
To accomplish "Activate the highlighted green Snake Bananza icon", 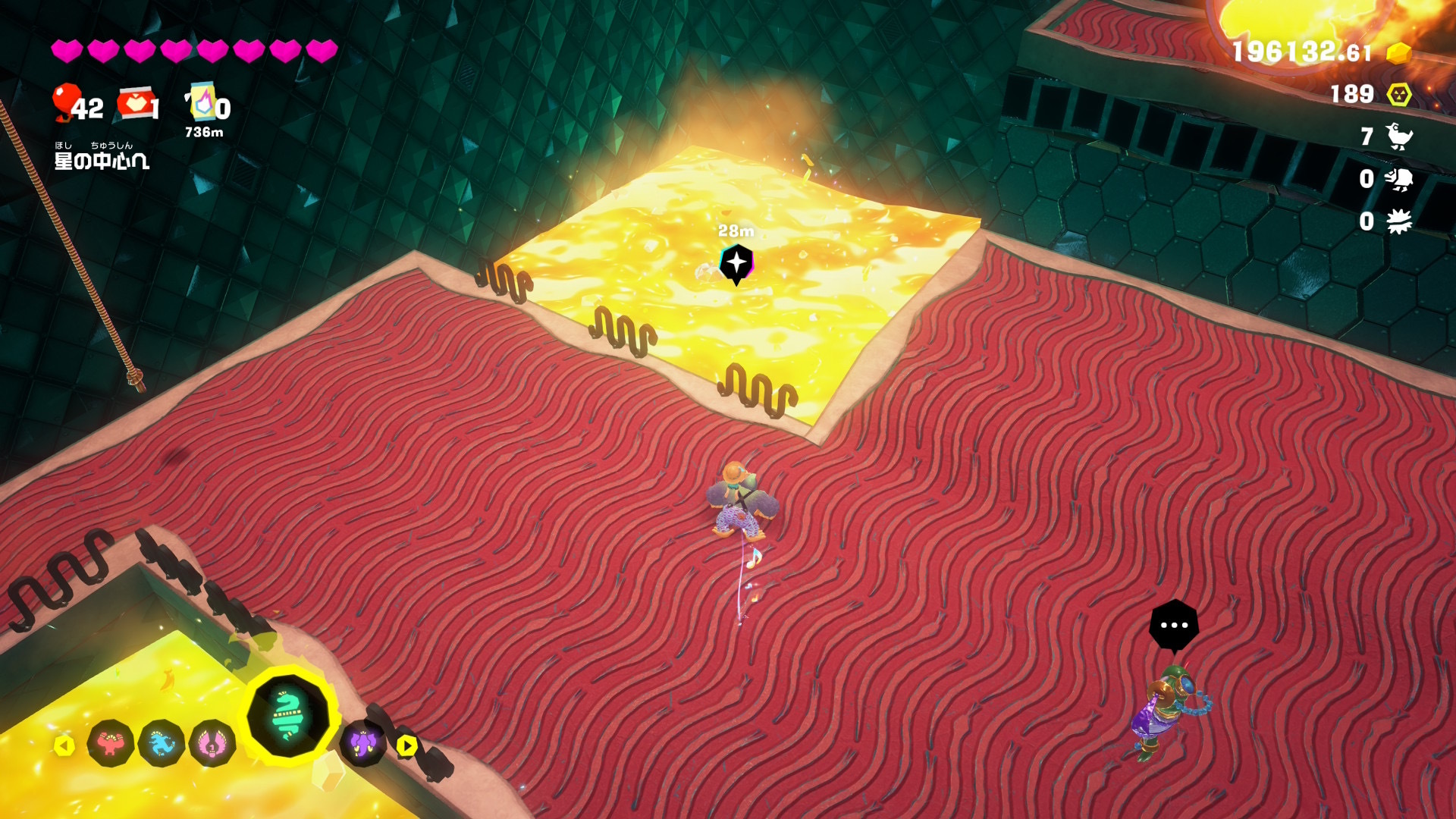I will click(289, 715).
